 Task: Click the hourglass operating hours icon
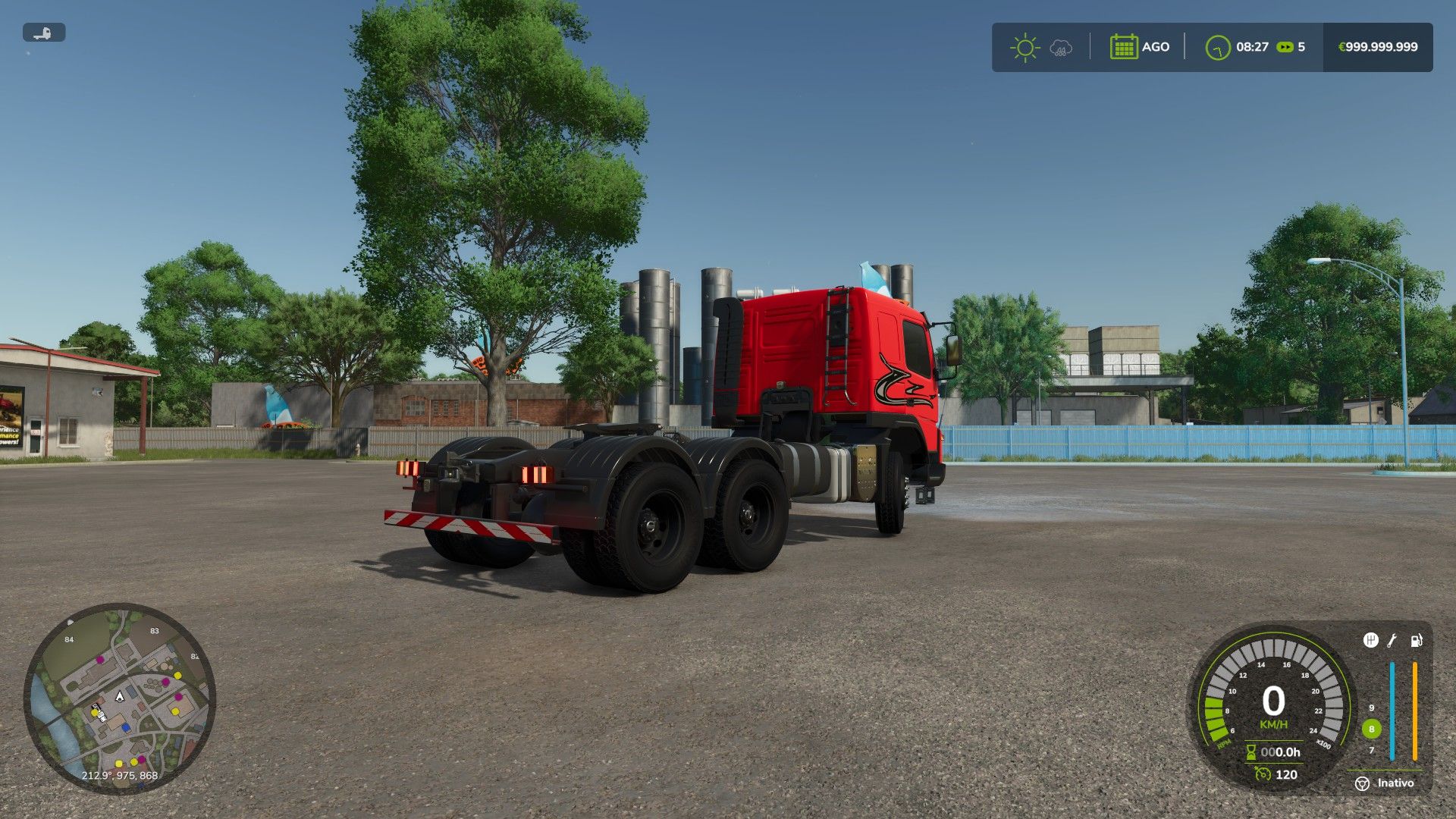1250,752
